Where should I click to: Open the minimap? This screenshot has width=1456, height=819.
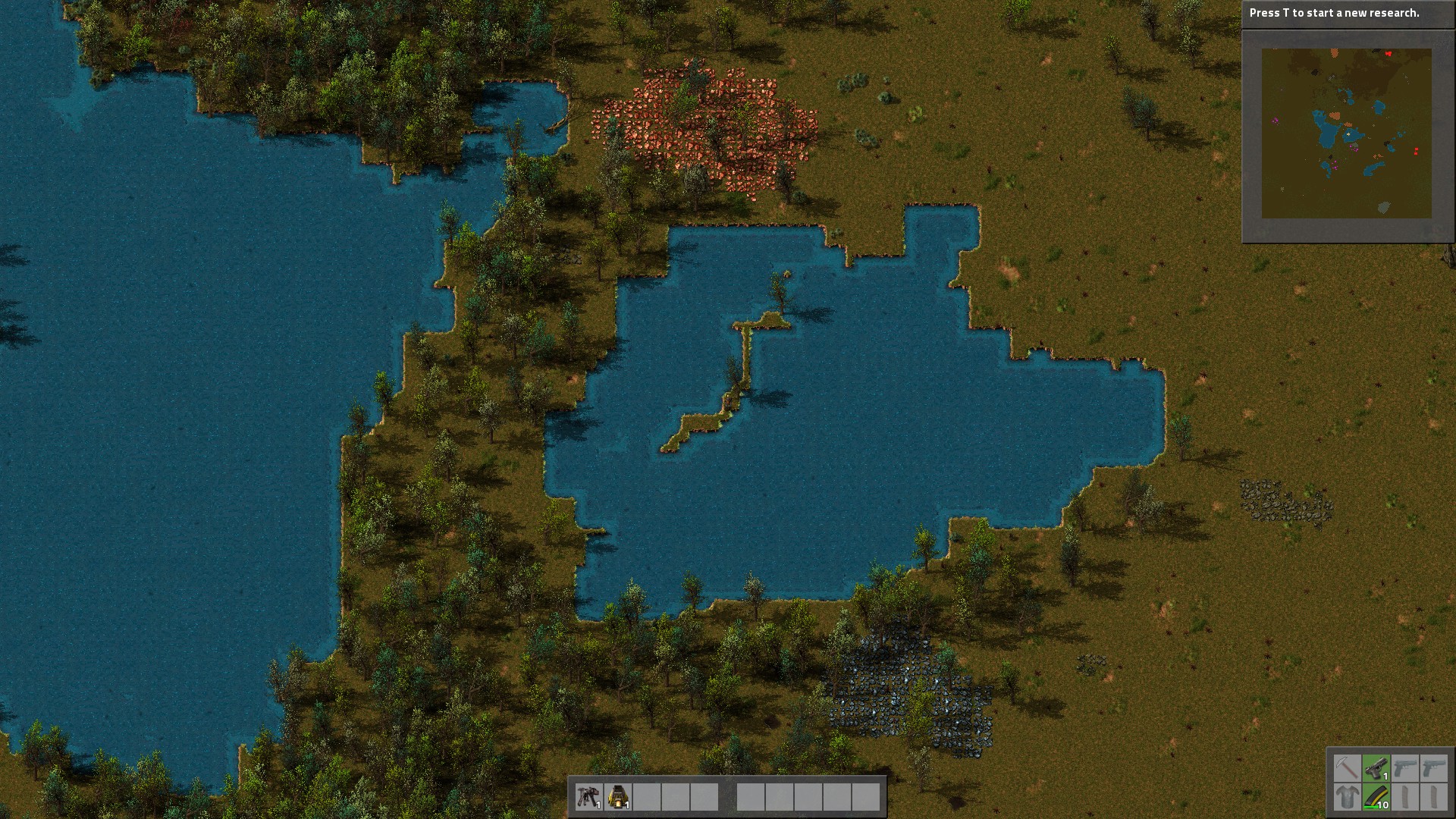coord(1346,133)
